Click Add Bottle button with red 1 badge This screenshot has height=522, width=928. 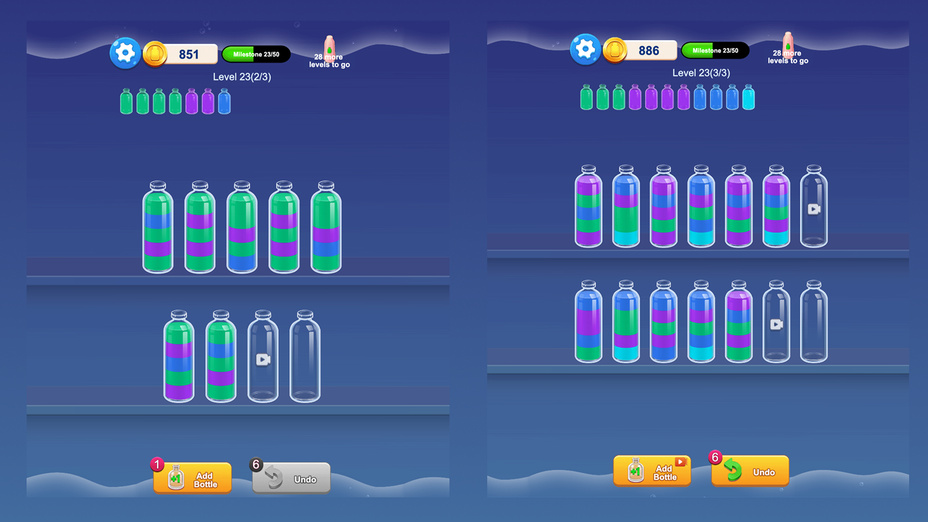(x=192, y=478)
